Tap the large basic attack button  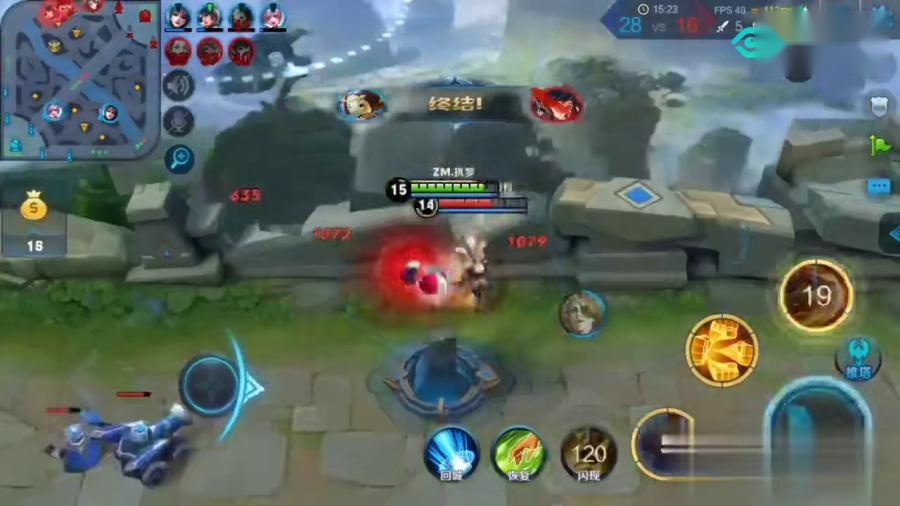[x=820, y=440]
